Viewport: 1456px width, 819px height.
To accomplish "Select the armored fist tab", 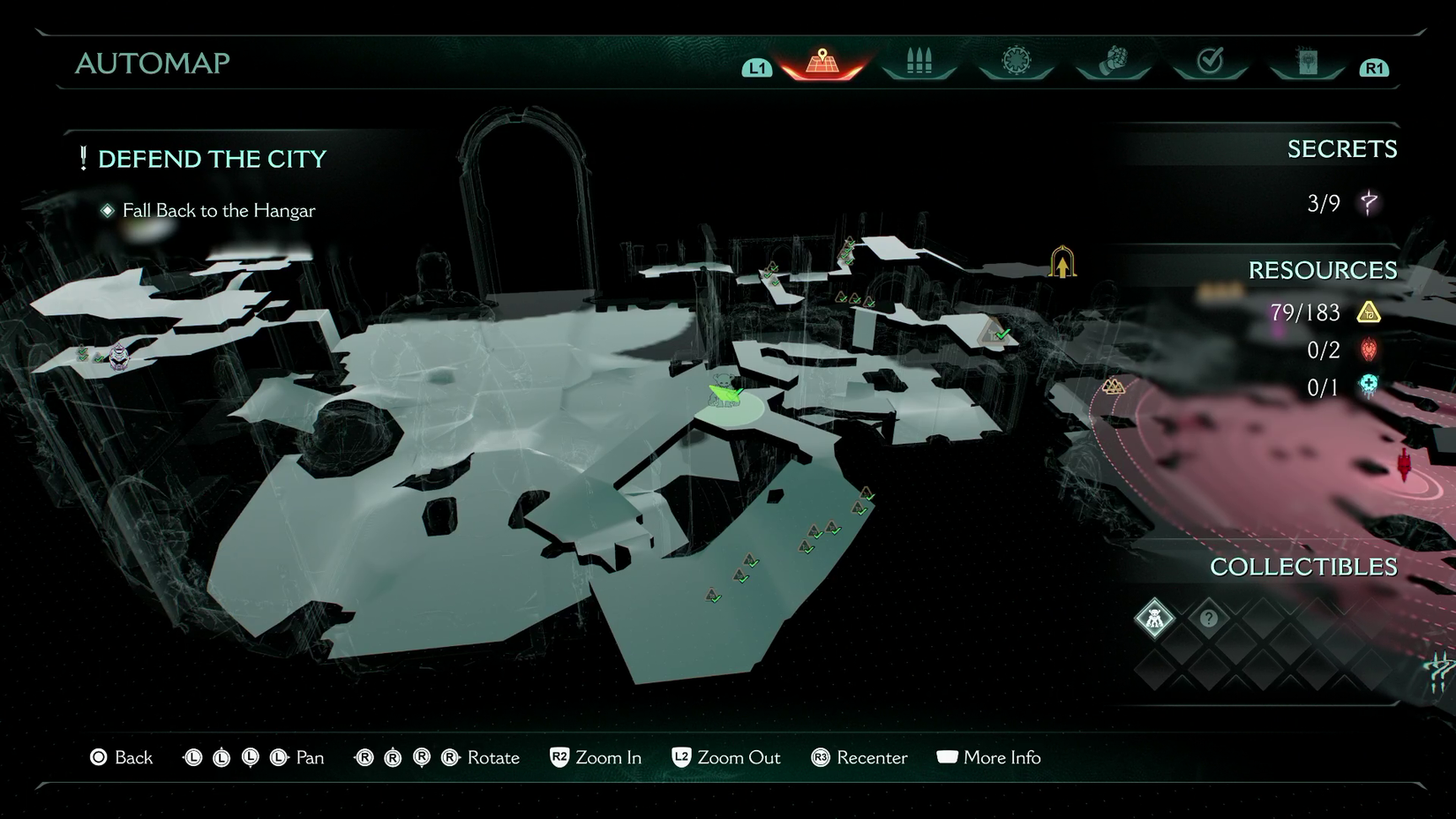I will [x=1114, y=62].
